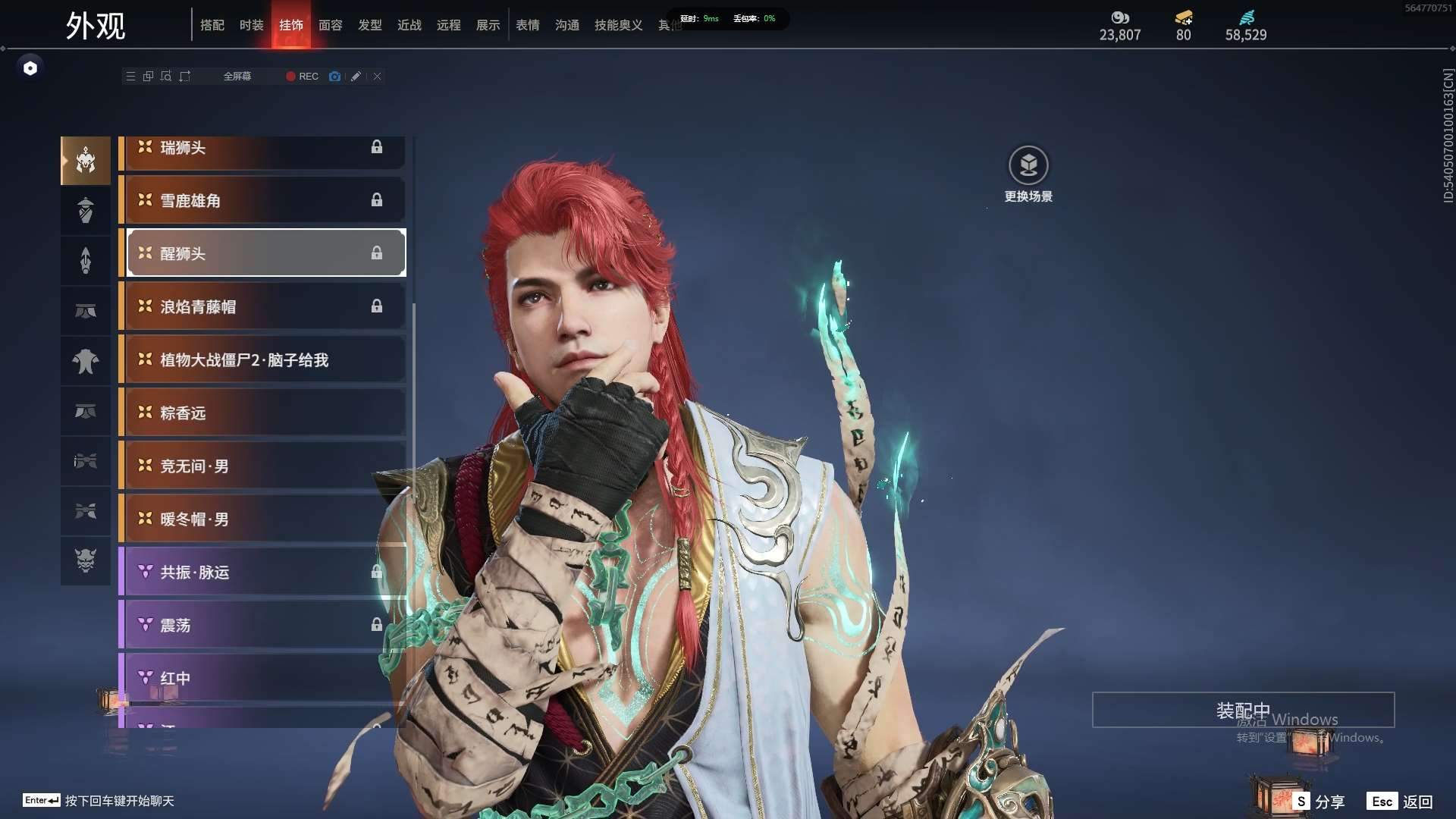The height and width of the screenshot is (819, 1456).
Task: Switch to the 时装 tab
Action: point(251,25)
